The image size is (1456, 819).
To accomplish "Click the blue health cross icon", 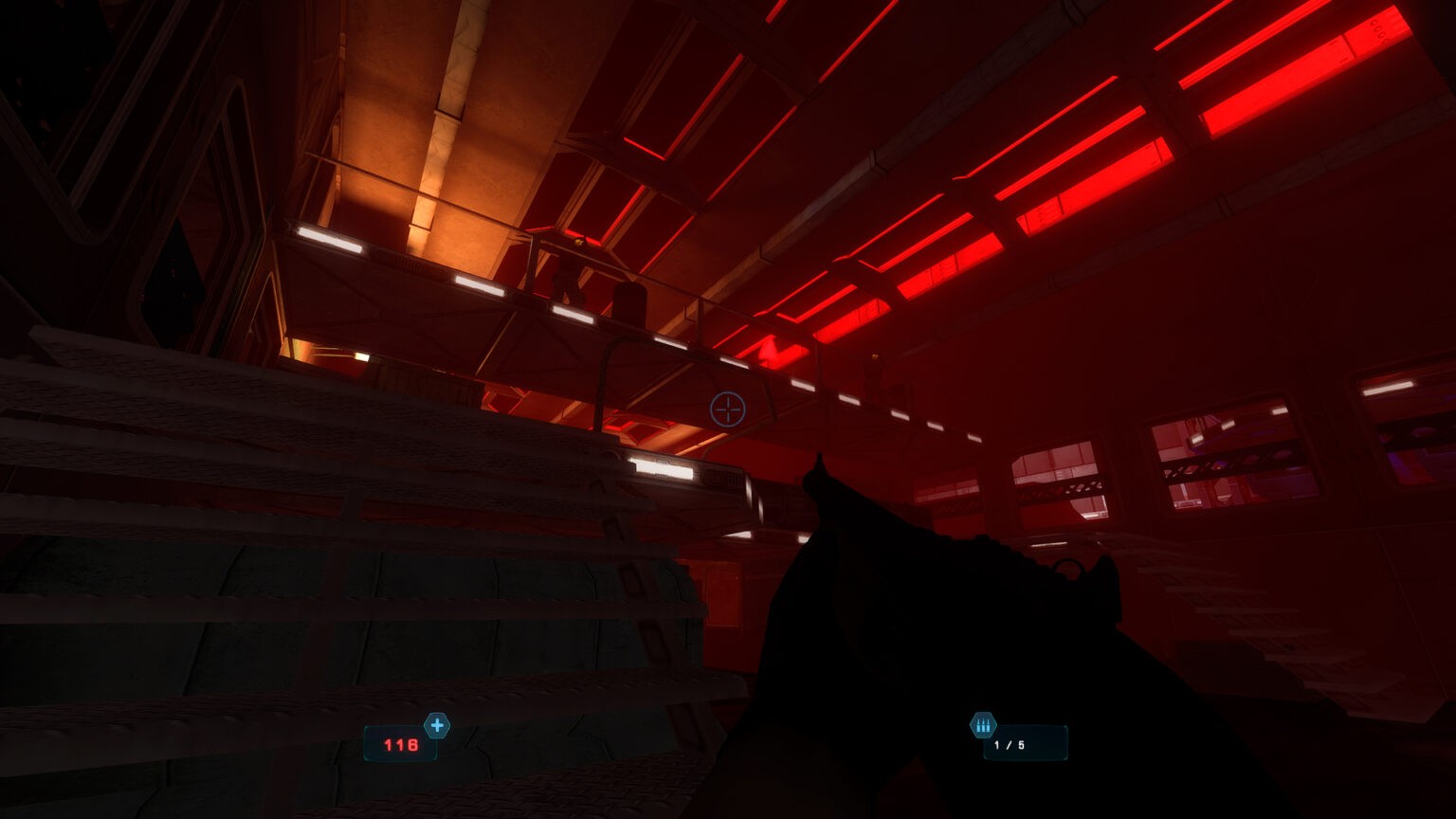I will coord(437,726).
